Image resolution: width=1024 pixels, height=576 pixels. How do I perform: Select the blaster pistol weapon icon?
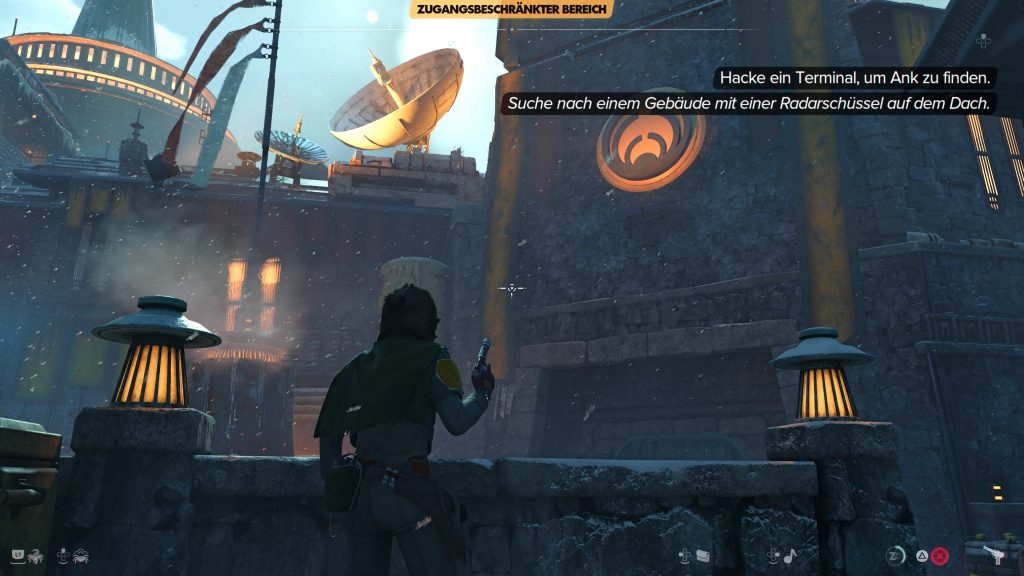pos(997,556)
